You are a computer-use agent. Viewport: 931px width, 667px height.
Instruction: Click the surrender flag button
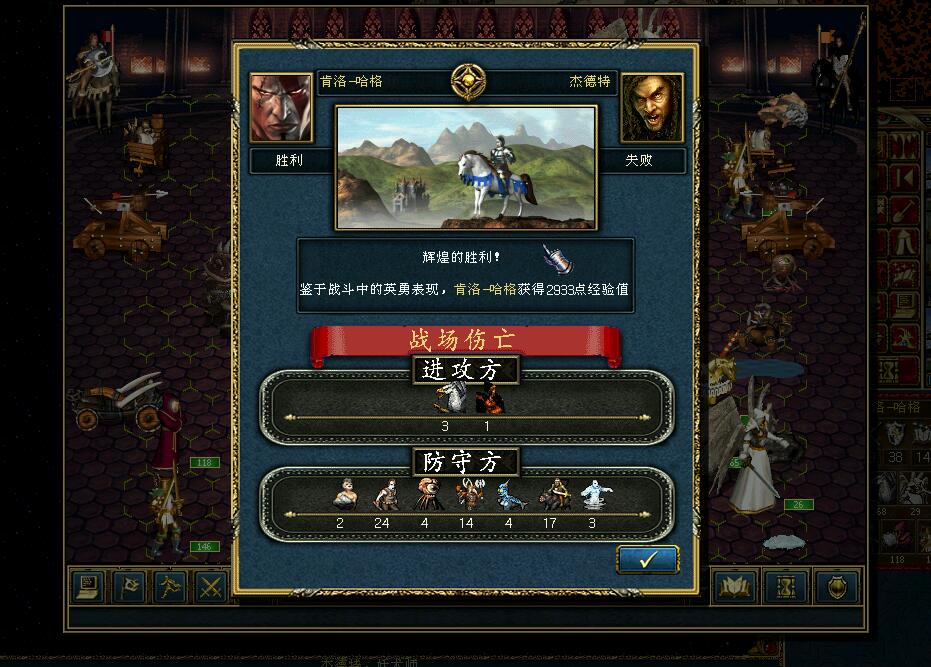(x=130, y=587)
